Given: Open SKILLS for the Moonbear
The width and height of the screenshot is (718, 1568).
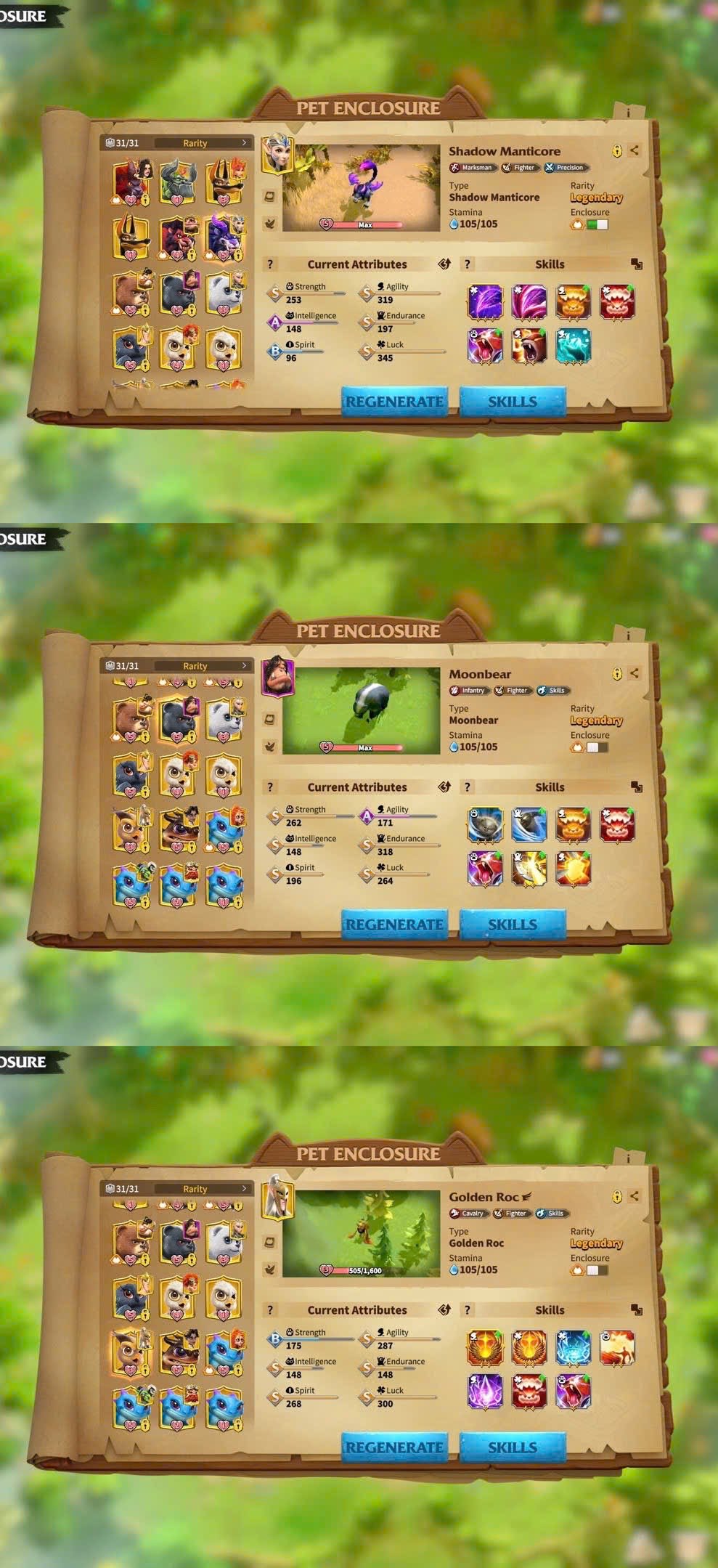Looking at the screenshot, I should (512, 925).
